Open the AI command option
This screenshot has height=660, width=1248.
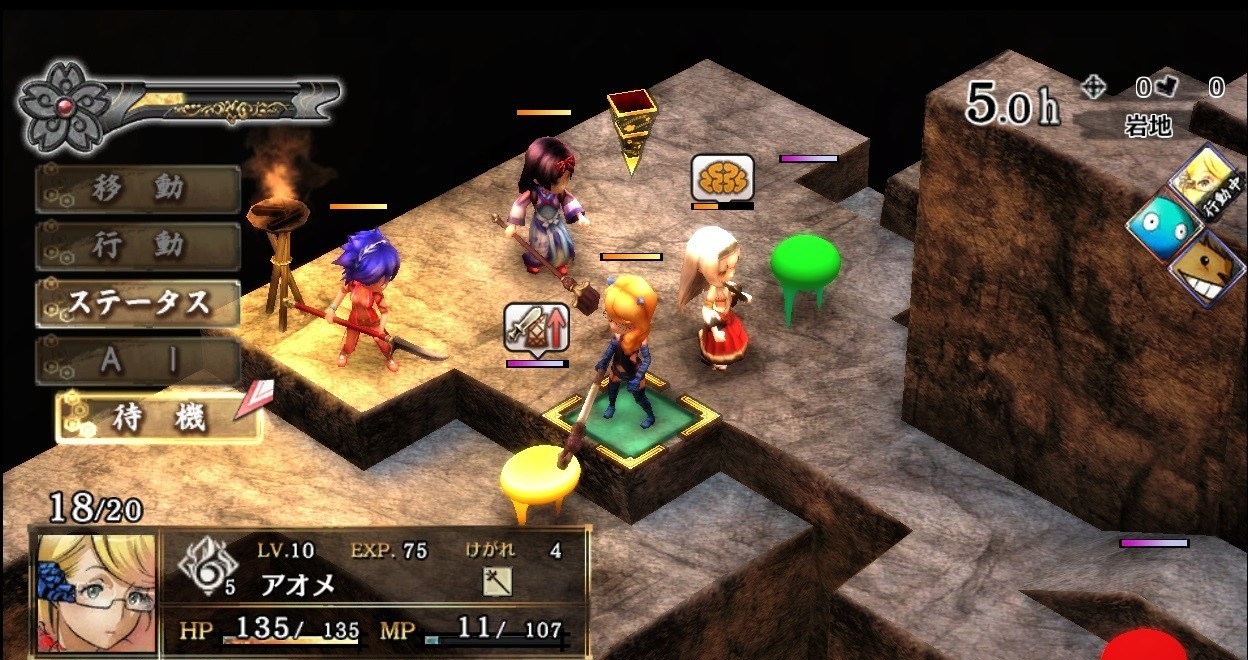pyautogui.click(x=138, y=361)
